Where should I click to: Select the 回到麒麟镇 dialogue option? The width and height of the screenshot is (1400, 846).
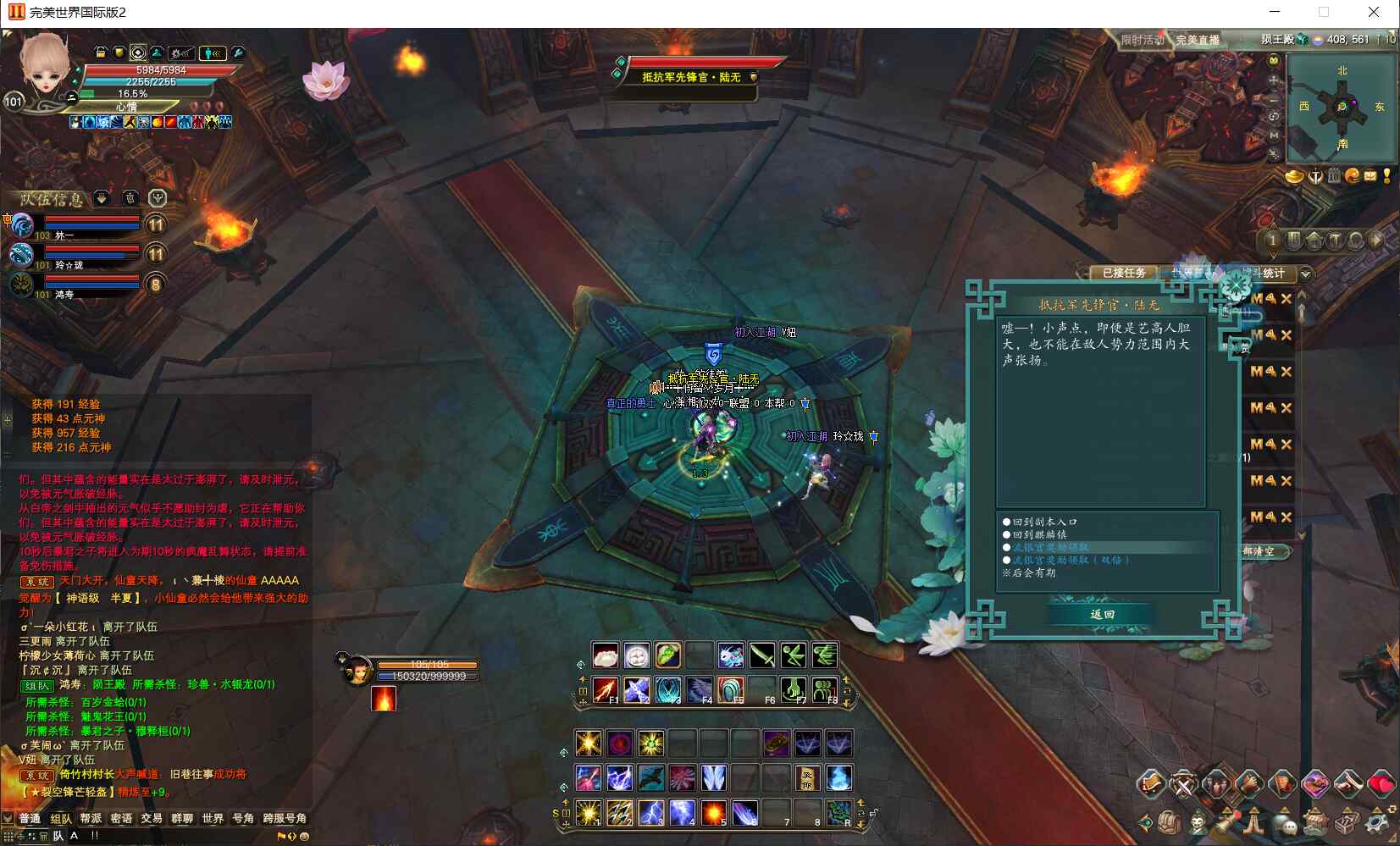[x=1038, y=534]
